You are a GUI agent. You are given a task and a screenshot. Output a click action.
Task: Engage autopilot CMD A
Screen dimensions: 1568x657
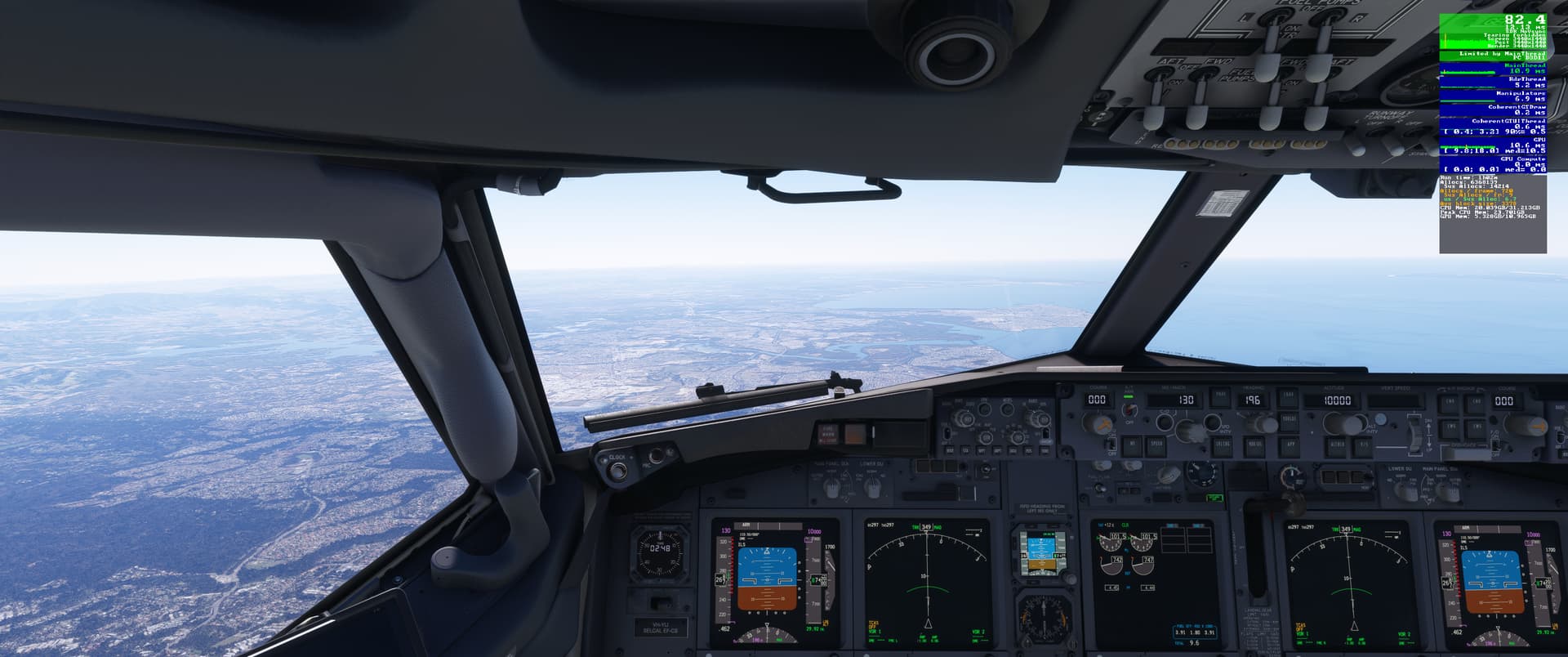tap(1446, 403)
